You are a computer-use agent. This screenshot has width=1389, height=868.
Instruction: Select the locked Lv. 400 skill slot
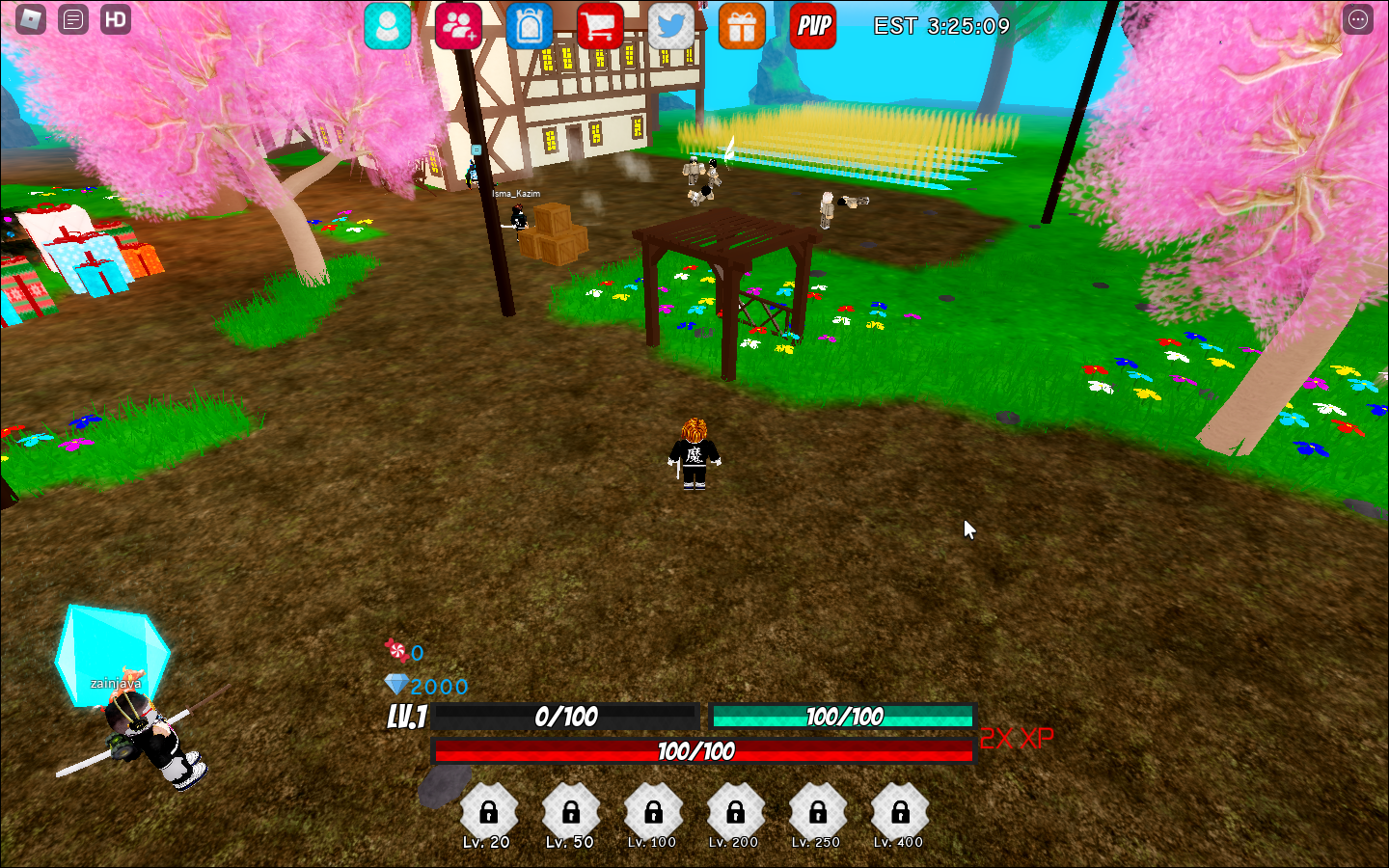coord(900,813)
